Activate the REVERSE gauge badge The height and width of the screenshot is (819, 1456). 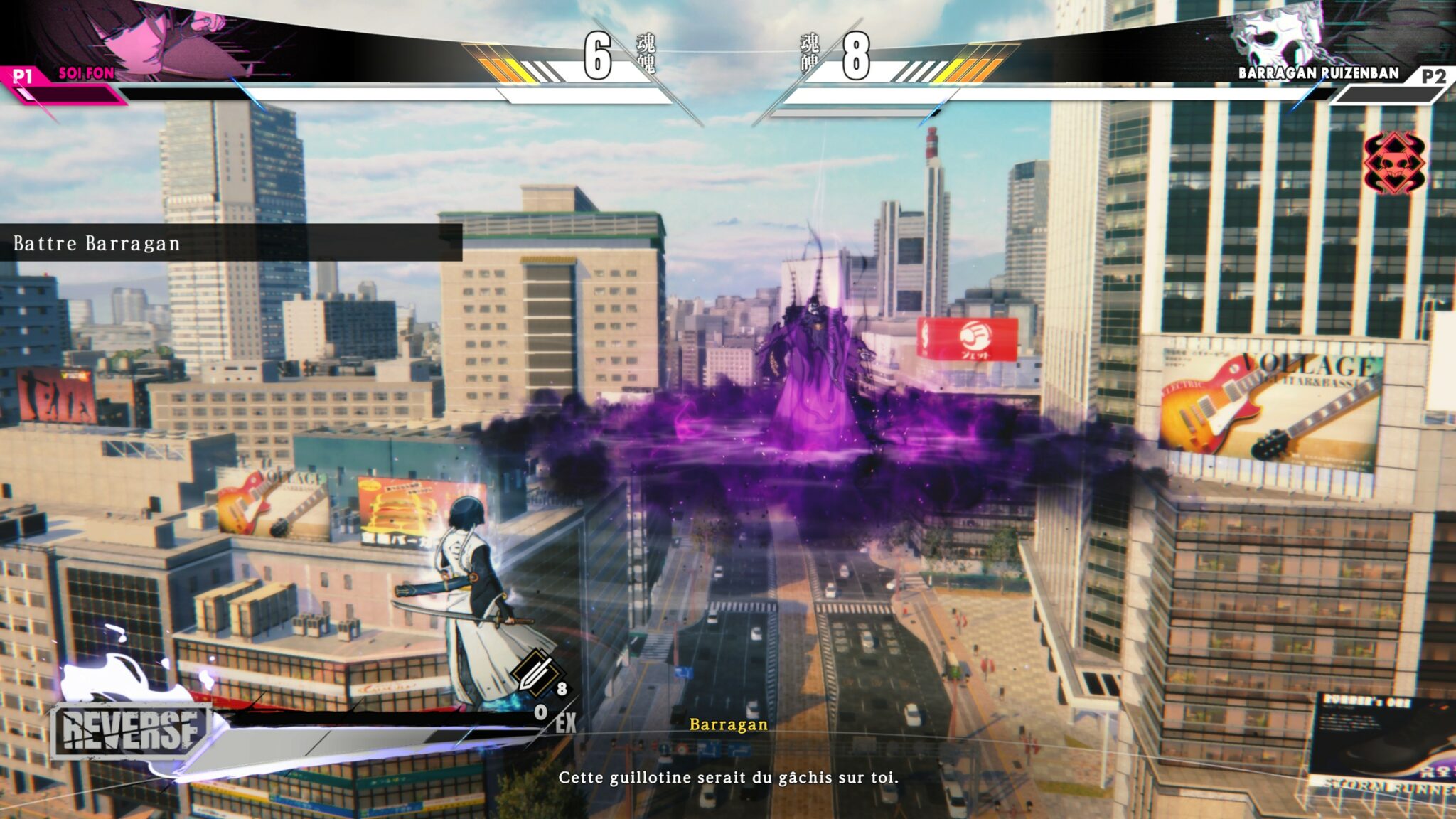[132, 731]
